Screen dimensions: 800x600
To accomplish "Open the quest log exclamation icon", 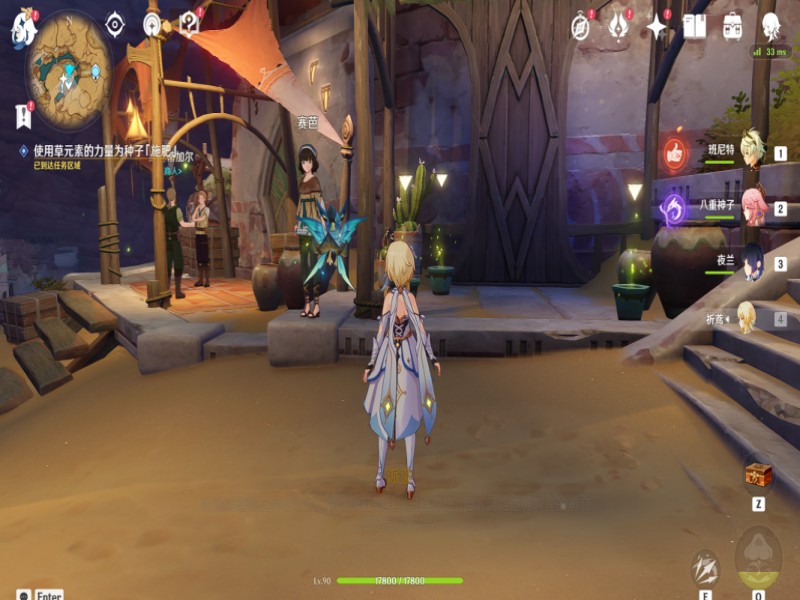I will (x=24, y=115).
